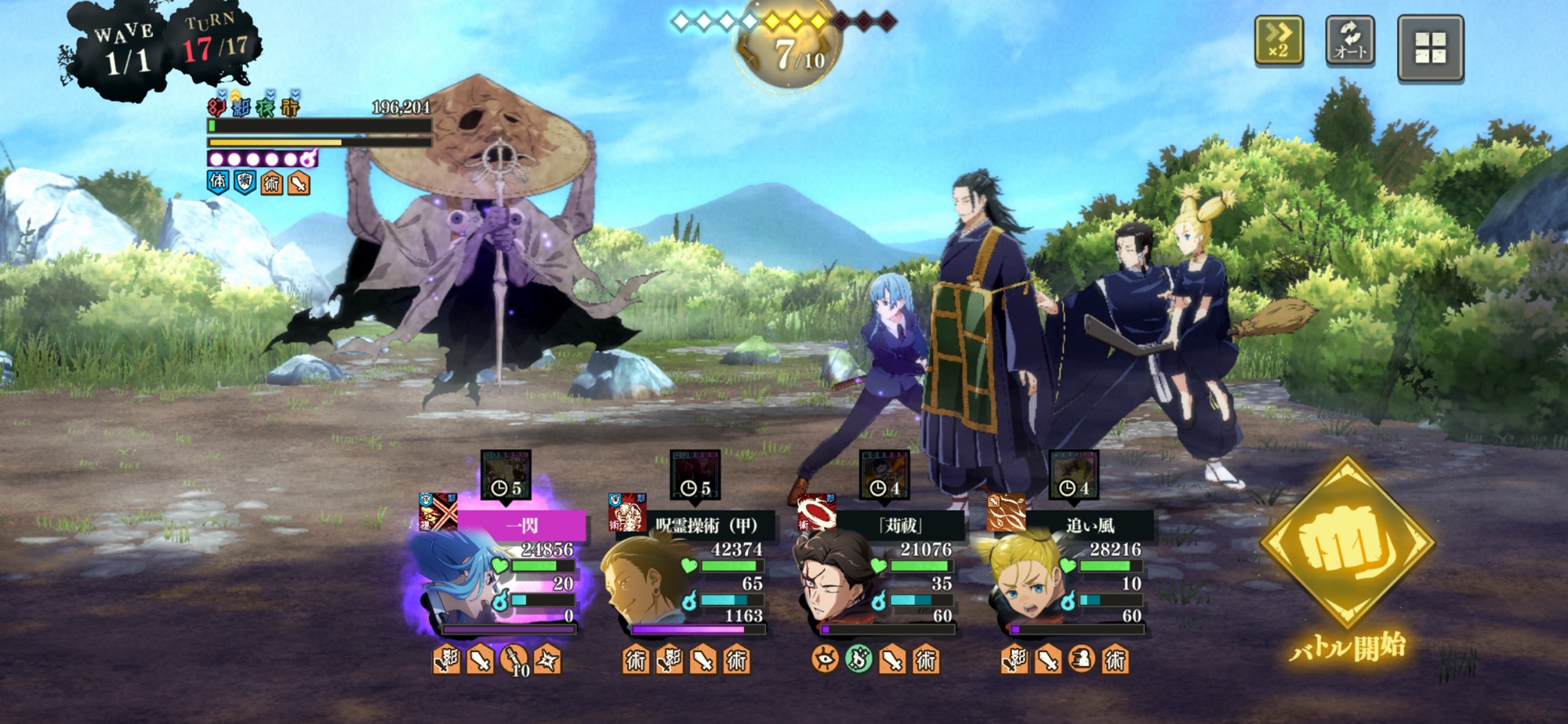Toggle the オート auto-battle button

coord(1350,41)
